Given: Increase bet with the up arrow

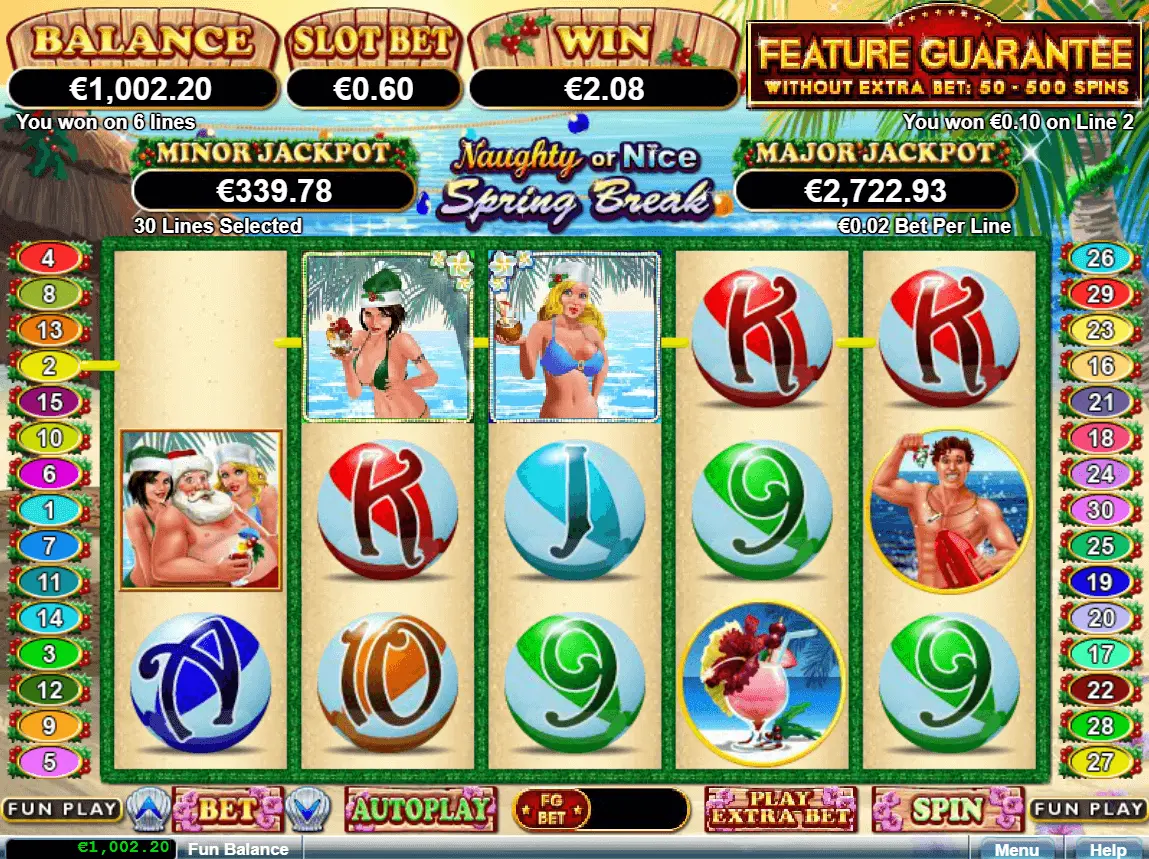Looking at the screenshot, I should pos(146,809).
